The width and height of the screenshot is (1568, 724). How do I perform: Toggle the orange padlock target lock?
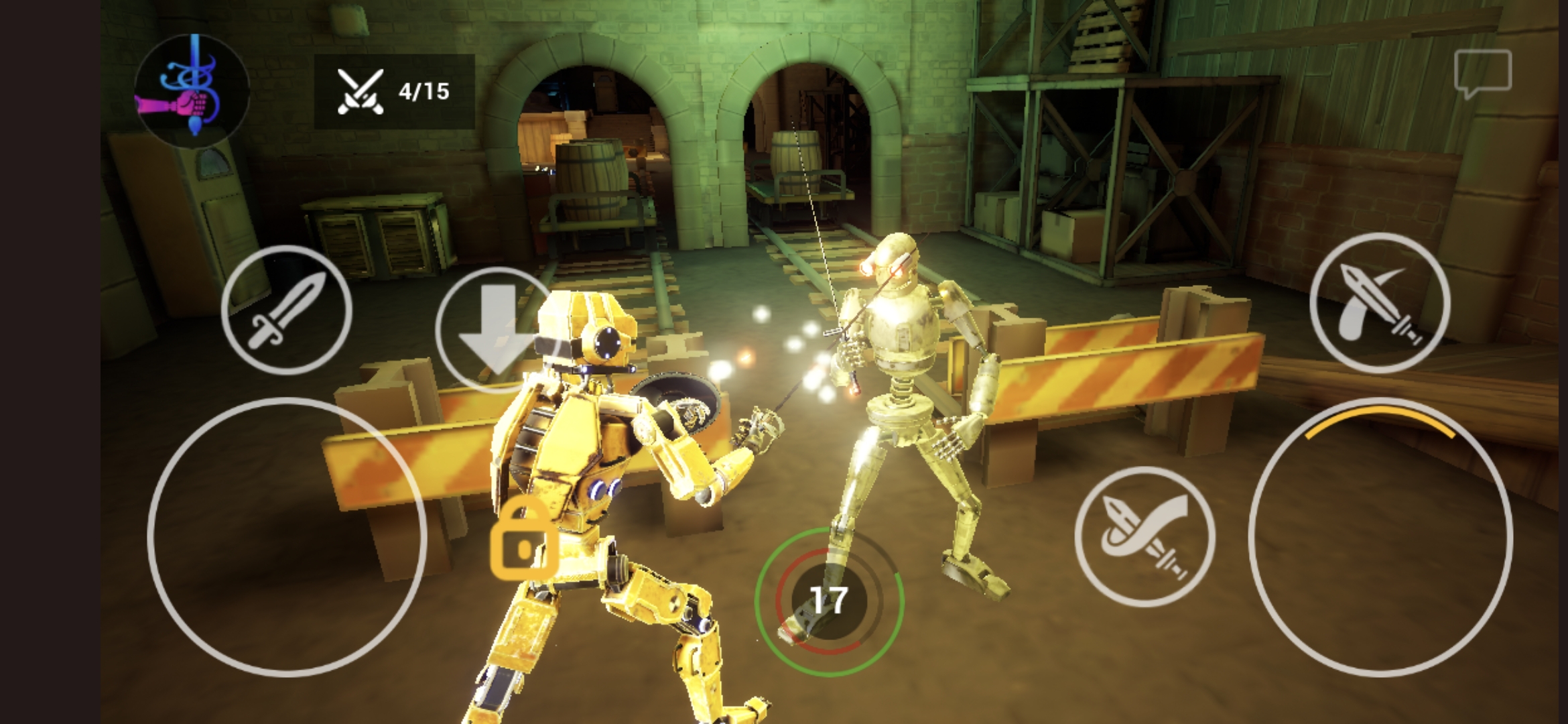click(x=523, y=542)
